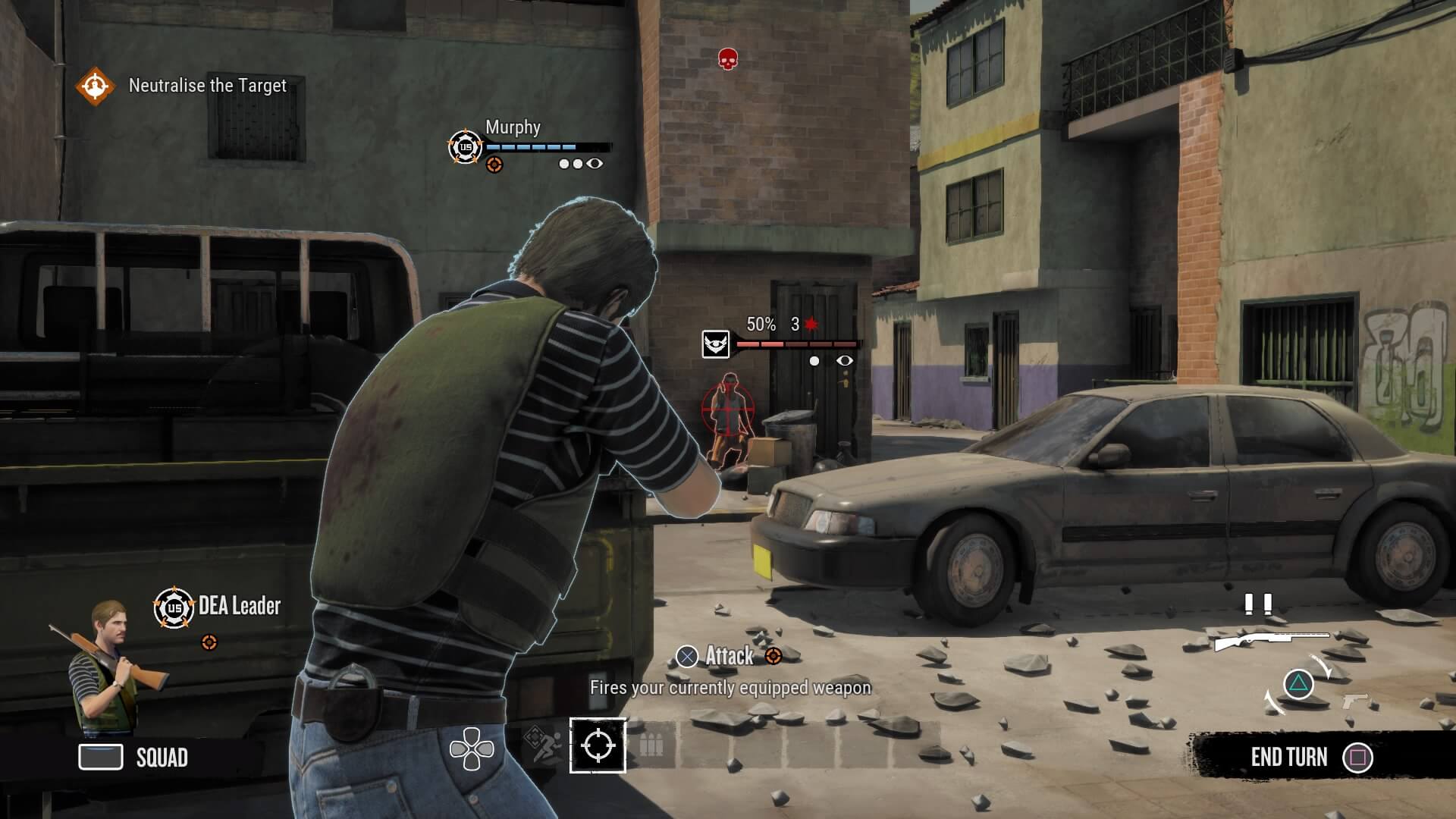Click the red skull target marker
Viewport: 1456px width, 819px height.
(727, 58)
